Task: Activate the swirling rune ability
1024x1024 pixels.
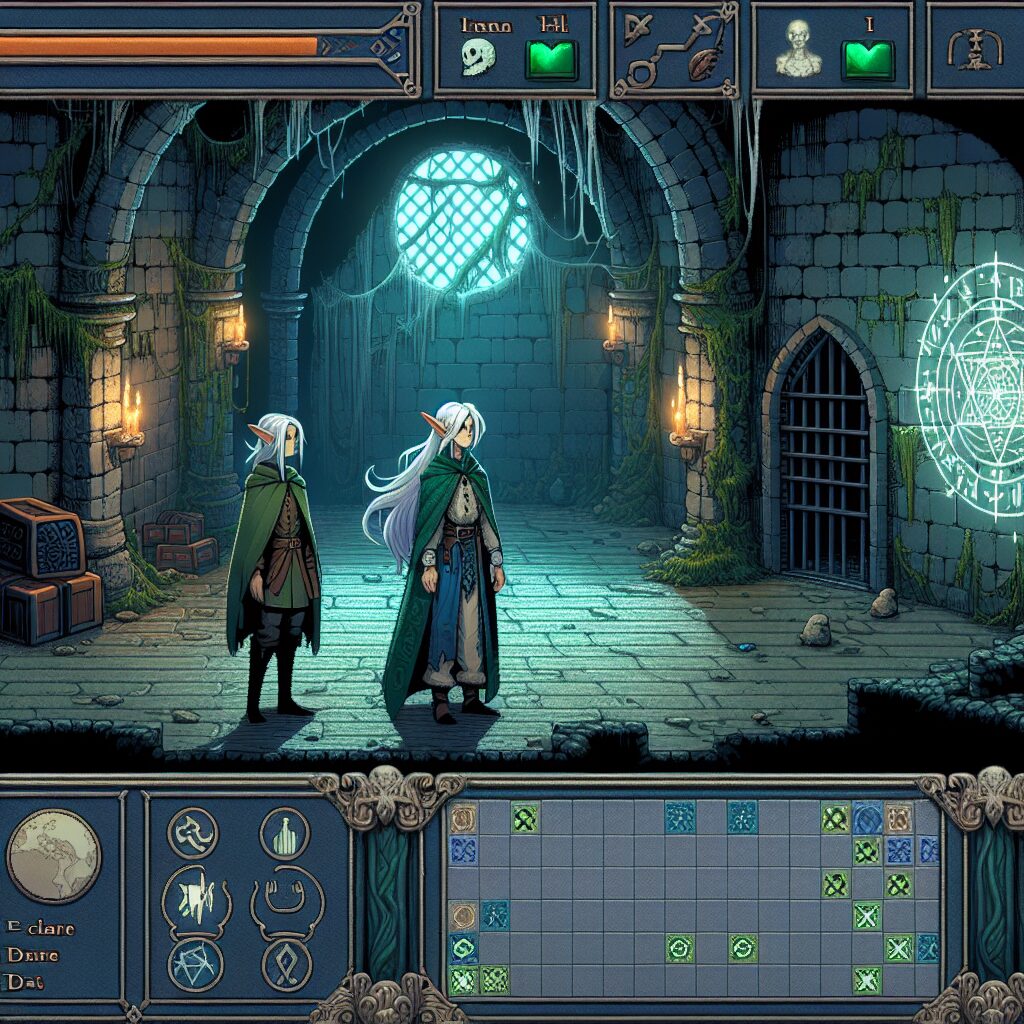Action: tap(193, 833)
